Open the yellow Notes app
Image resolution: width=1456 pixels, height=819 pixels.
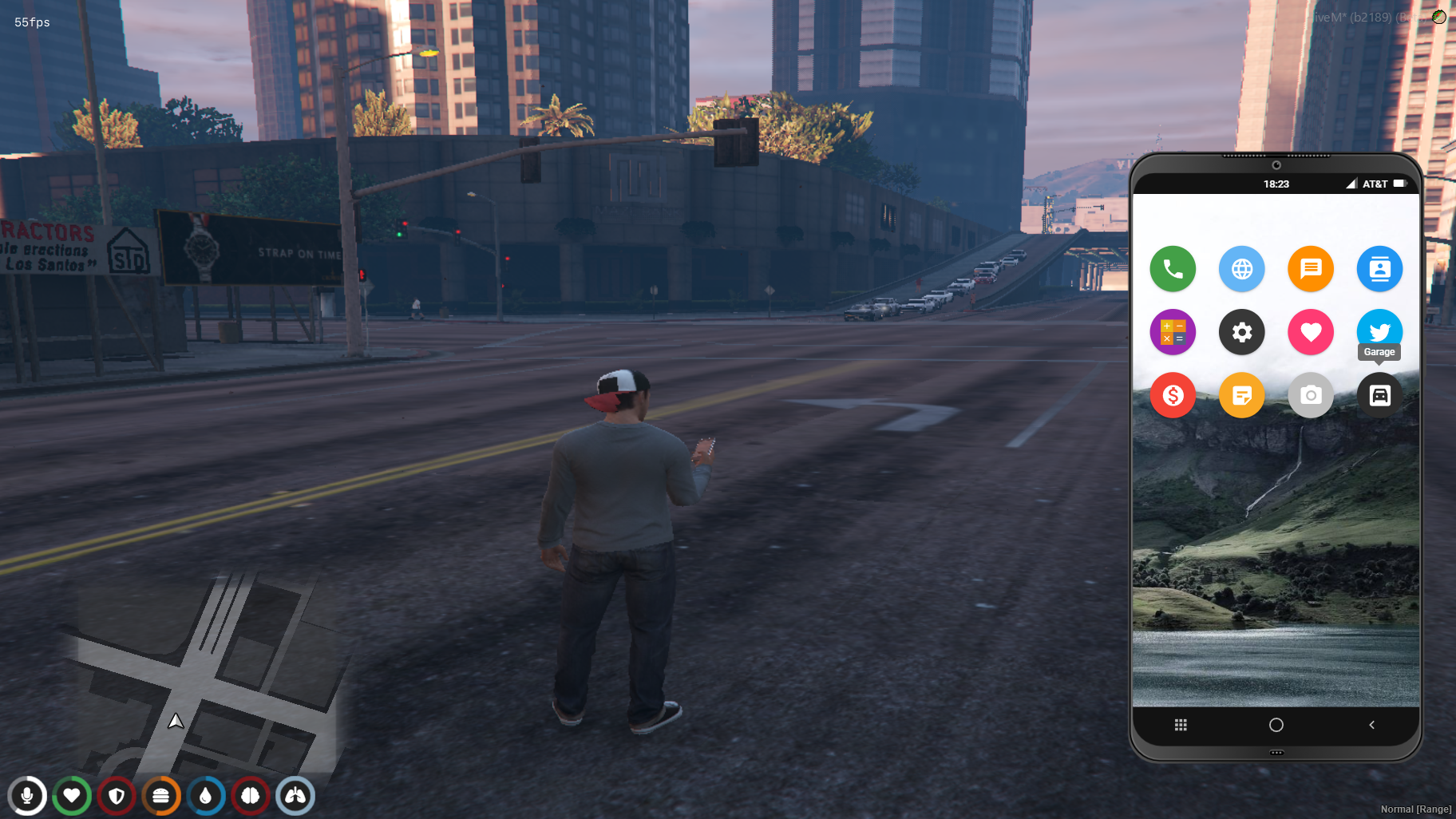1241,395
